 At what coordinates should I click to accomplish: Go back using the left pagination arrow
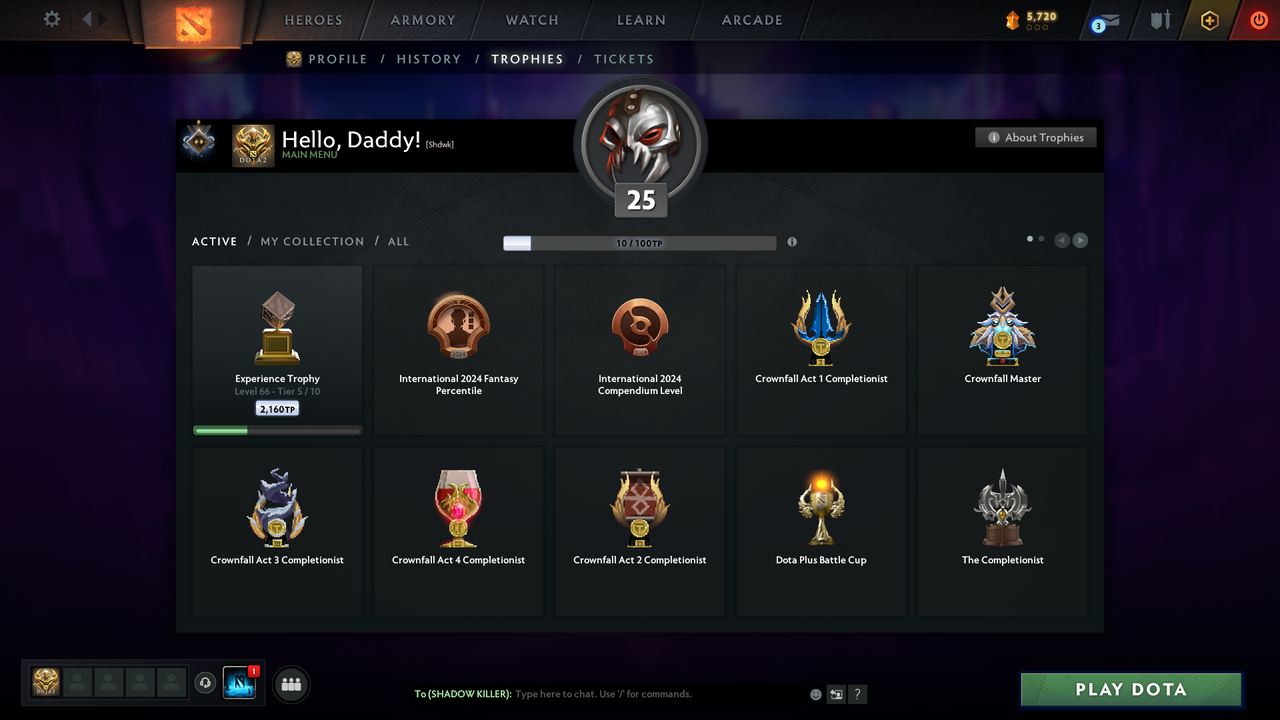(x=1062, y=240)
